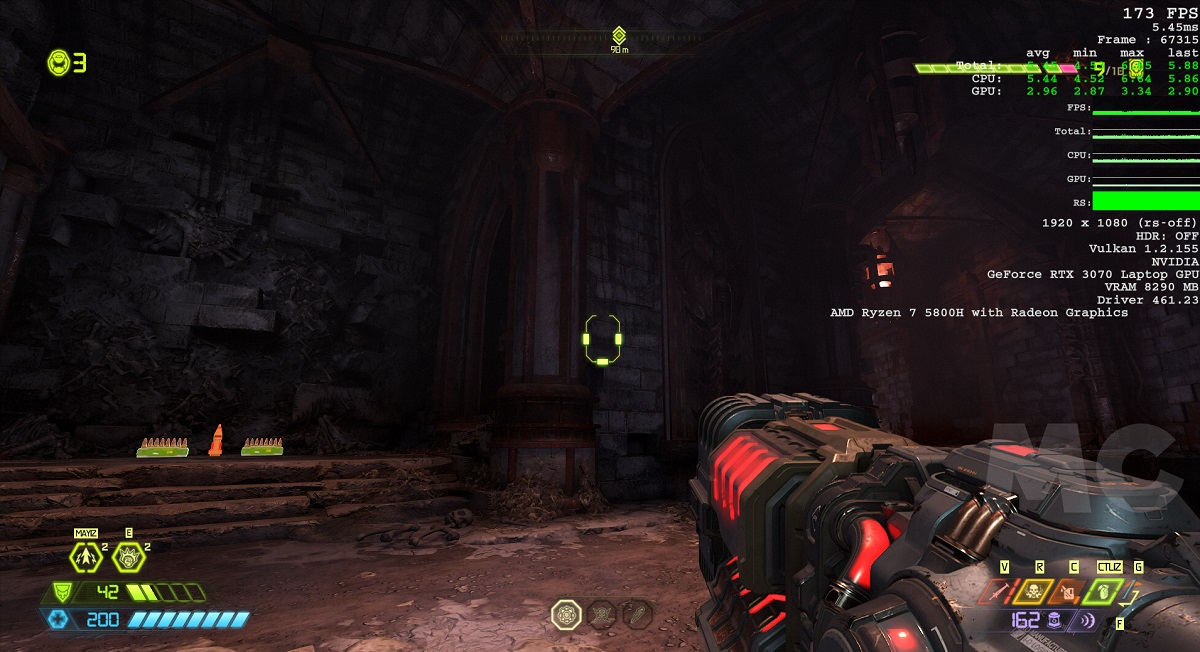Choose the highlighted rune icon

[x=566, y=614]
